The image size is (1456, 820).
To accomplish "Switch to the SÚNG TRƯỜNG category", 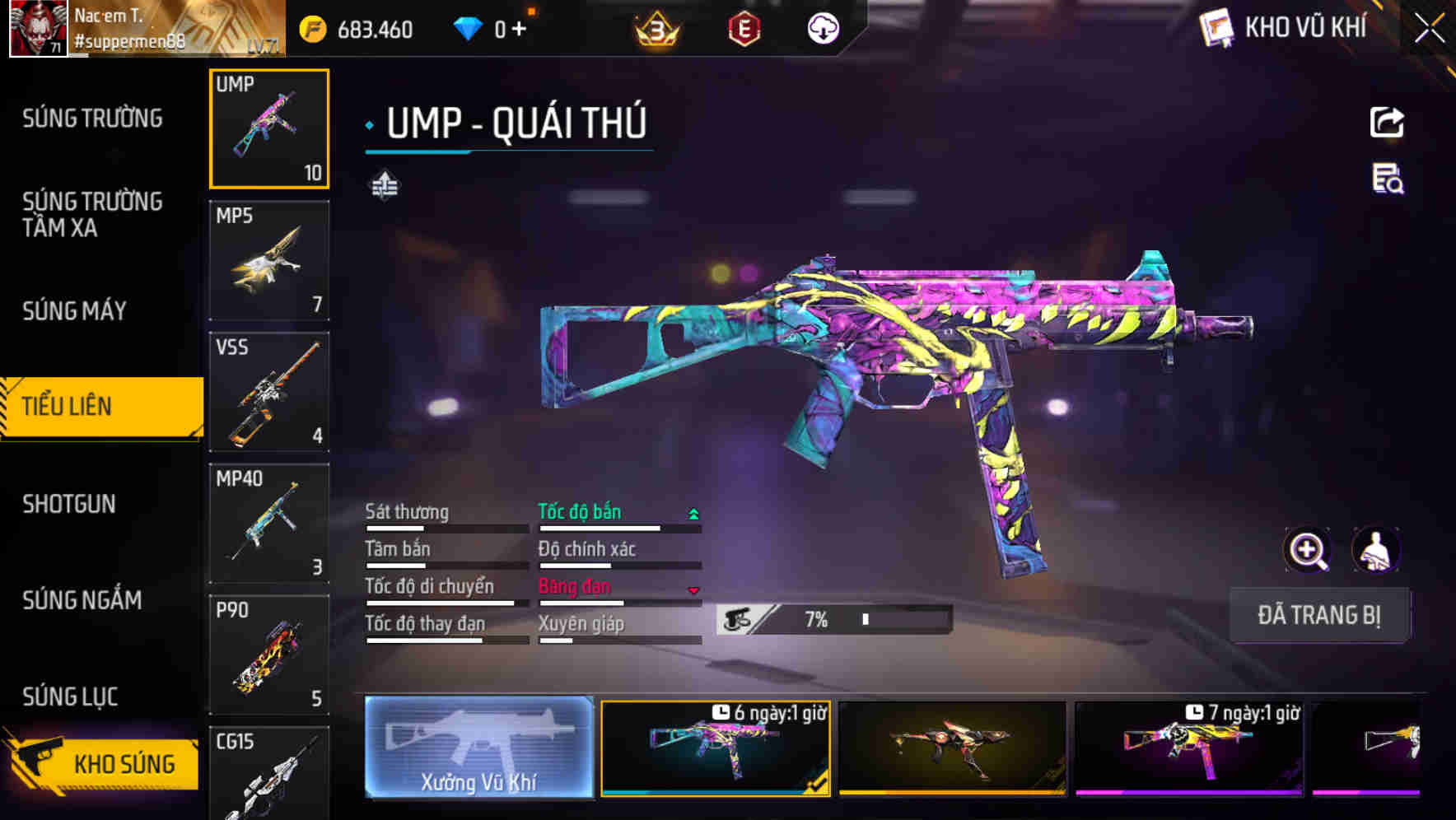I will [x=92, y=119].
